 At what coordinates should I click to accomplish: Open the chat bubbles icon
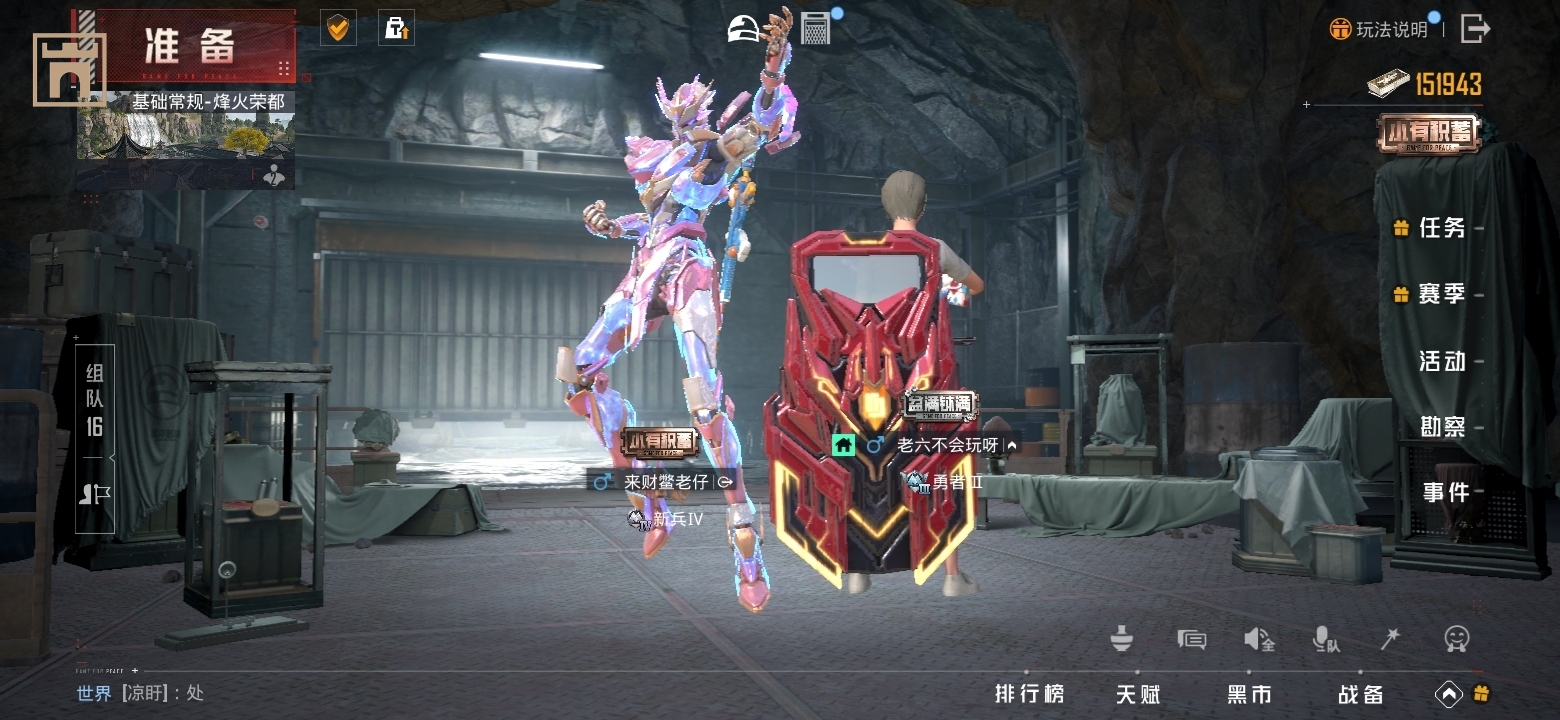point(1191,639)
